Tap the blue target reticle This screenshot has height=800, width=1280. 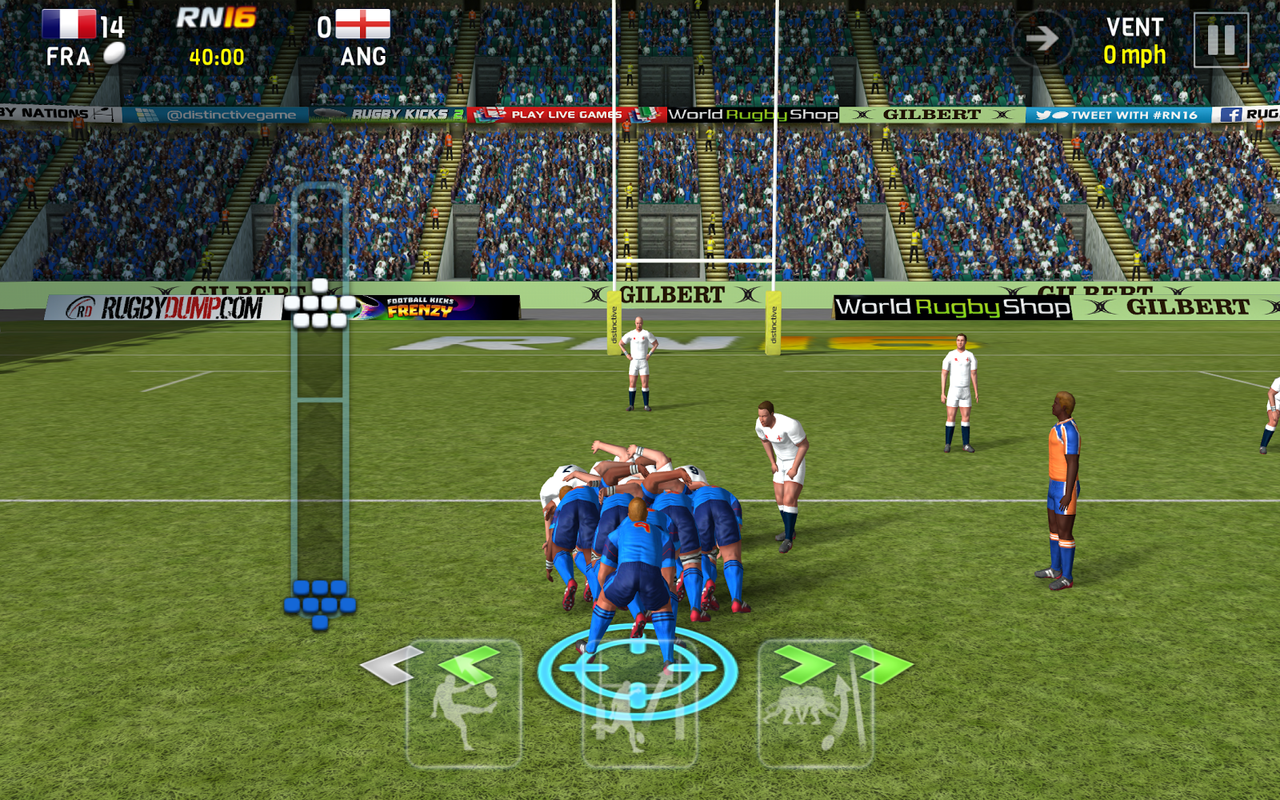pyautogui.click(x=638, y=668)
